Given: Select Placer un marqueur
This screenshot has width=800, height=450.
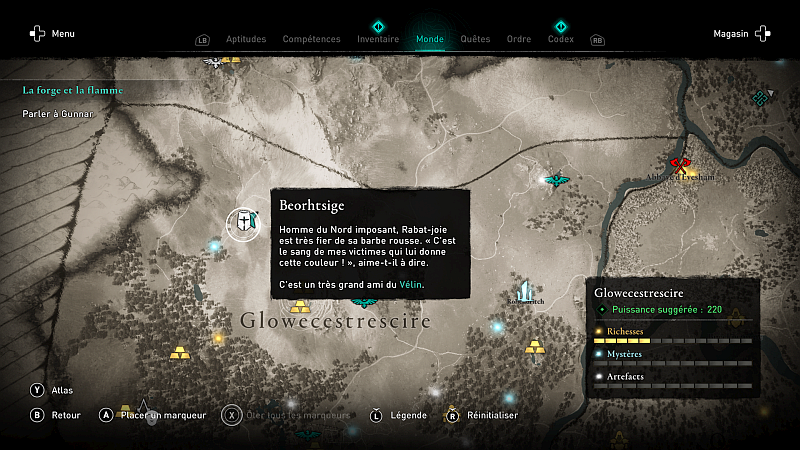Looking at the screenshot, I should pyautogui.click(x=153, y=415).
